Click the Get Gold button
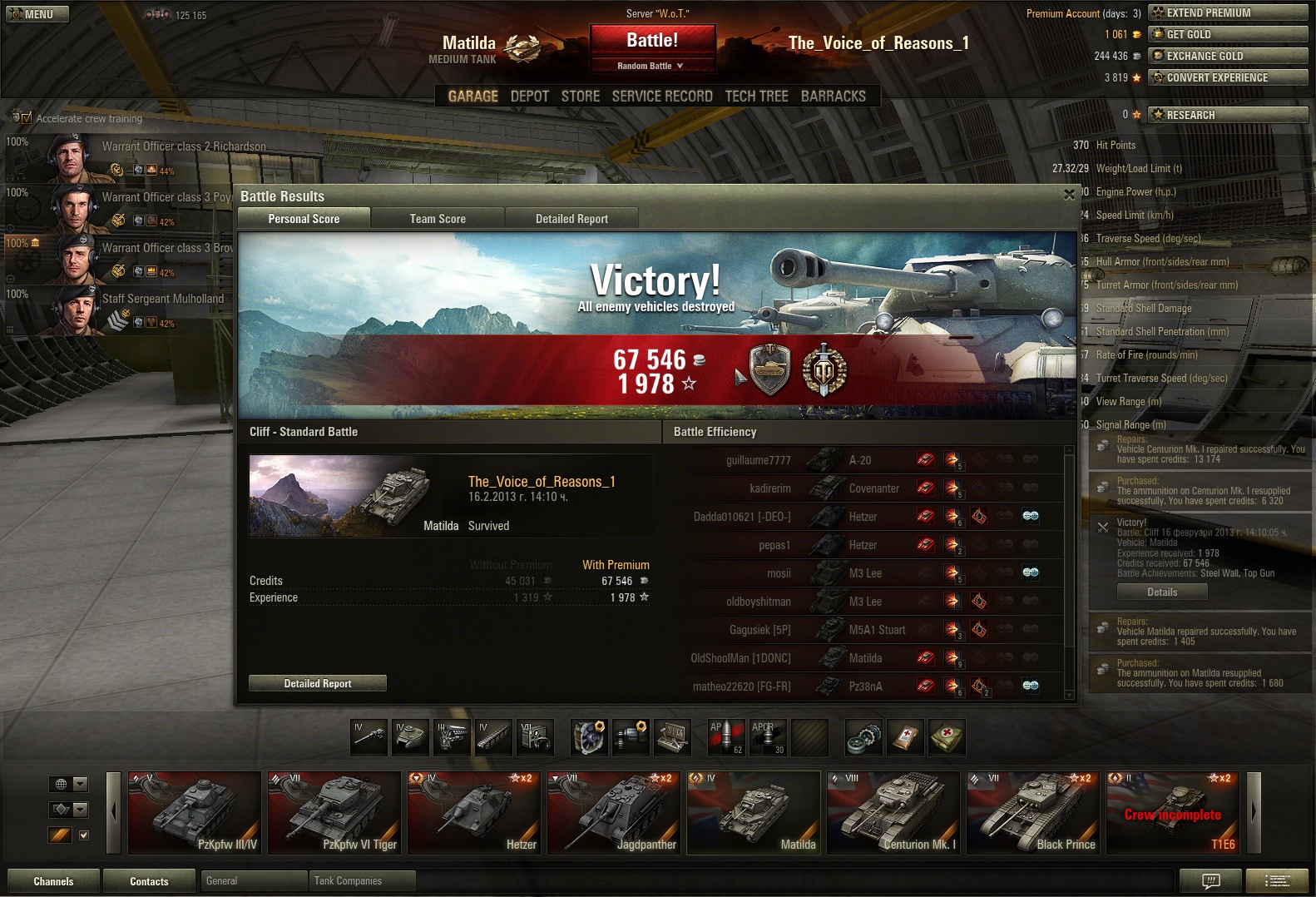The width and height of the screenshot is (1316, 897). coord(1228,34)
